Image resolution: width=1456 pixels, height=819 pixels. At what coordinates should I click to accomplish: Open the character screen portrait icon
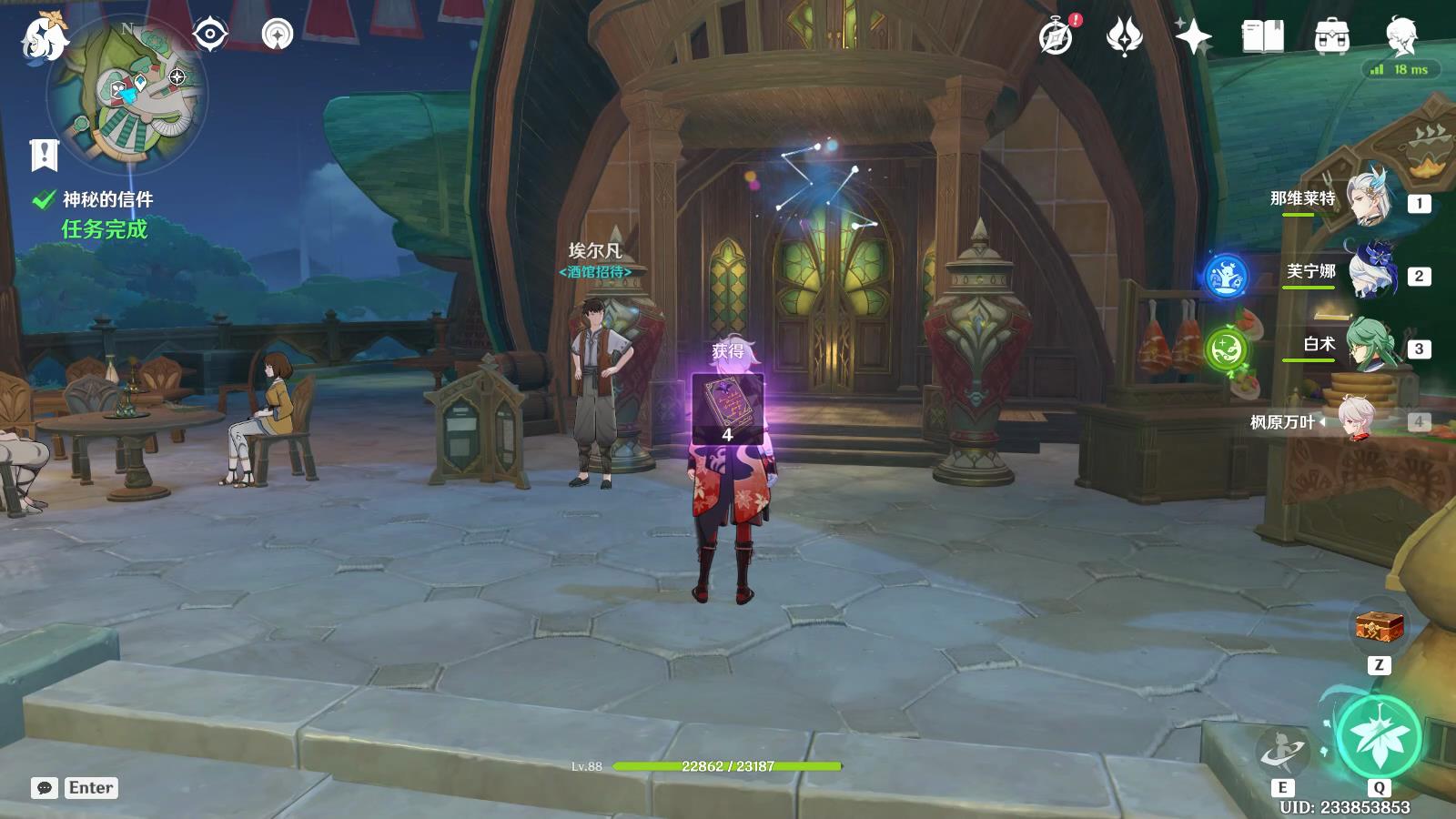pos(1400,36)
